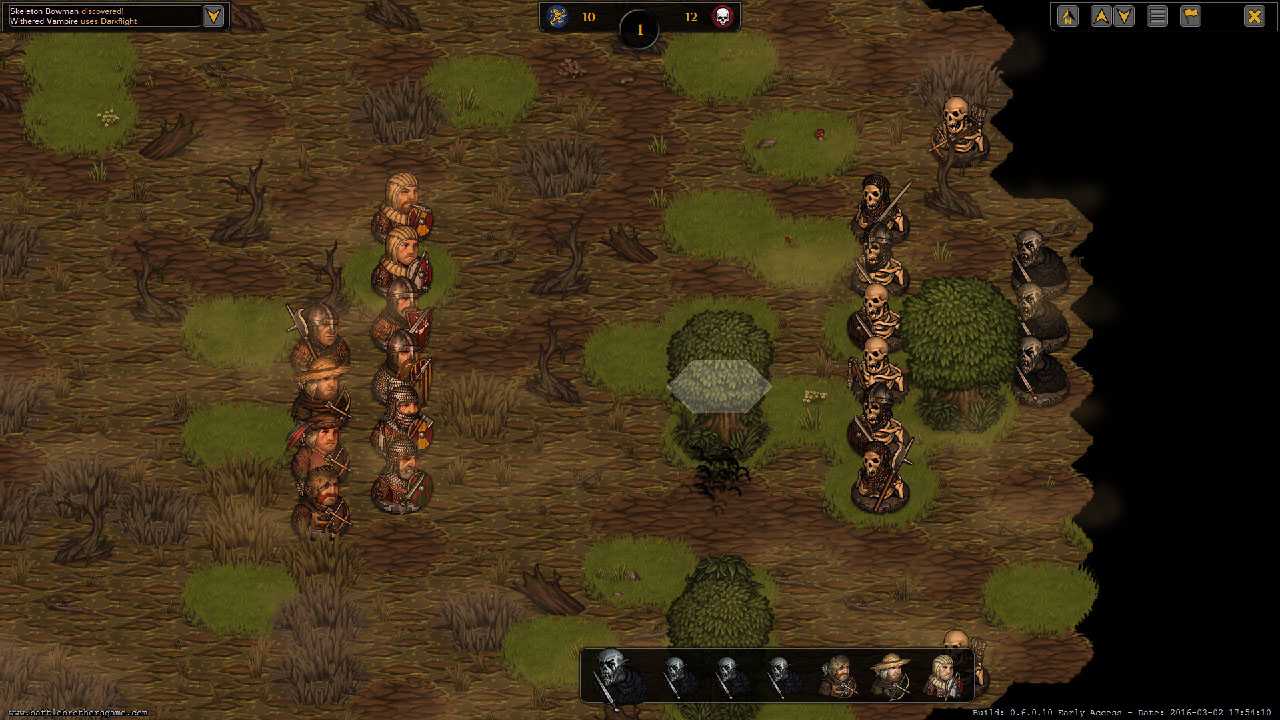Close the battle with the X button
Screen dimensions: 1280x720
pos(1254,16)
